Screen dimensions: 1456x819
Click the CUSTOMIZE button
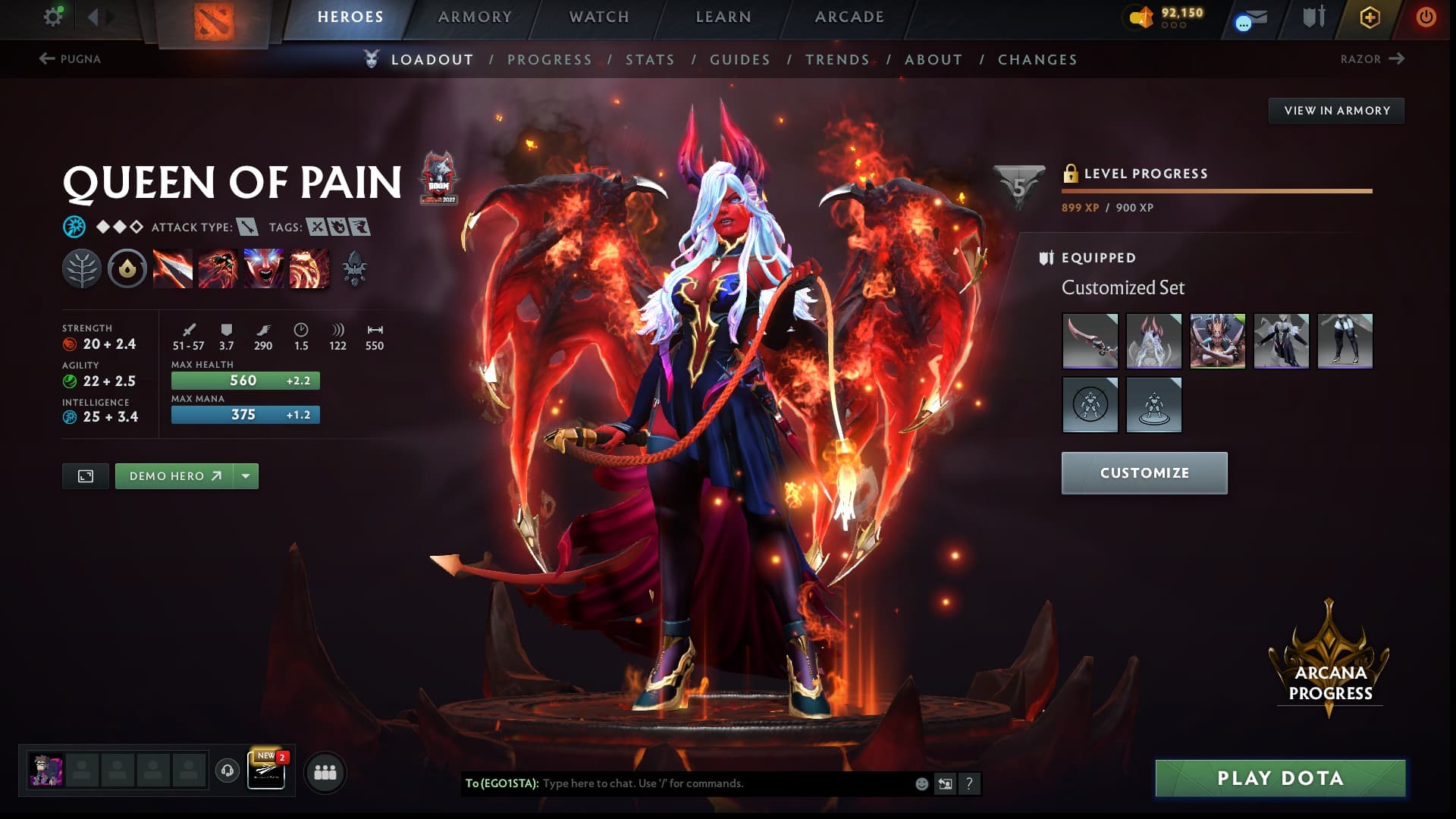click(x=1144, y=472)
